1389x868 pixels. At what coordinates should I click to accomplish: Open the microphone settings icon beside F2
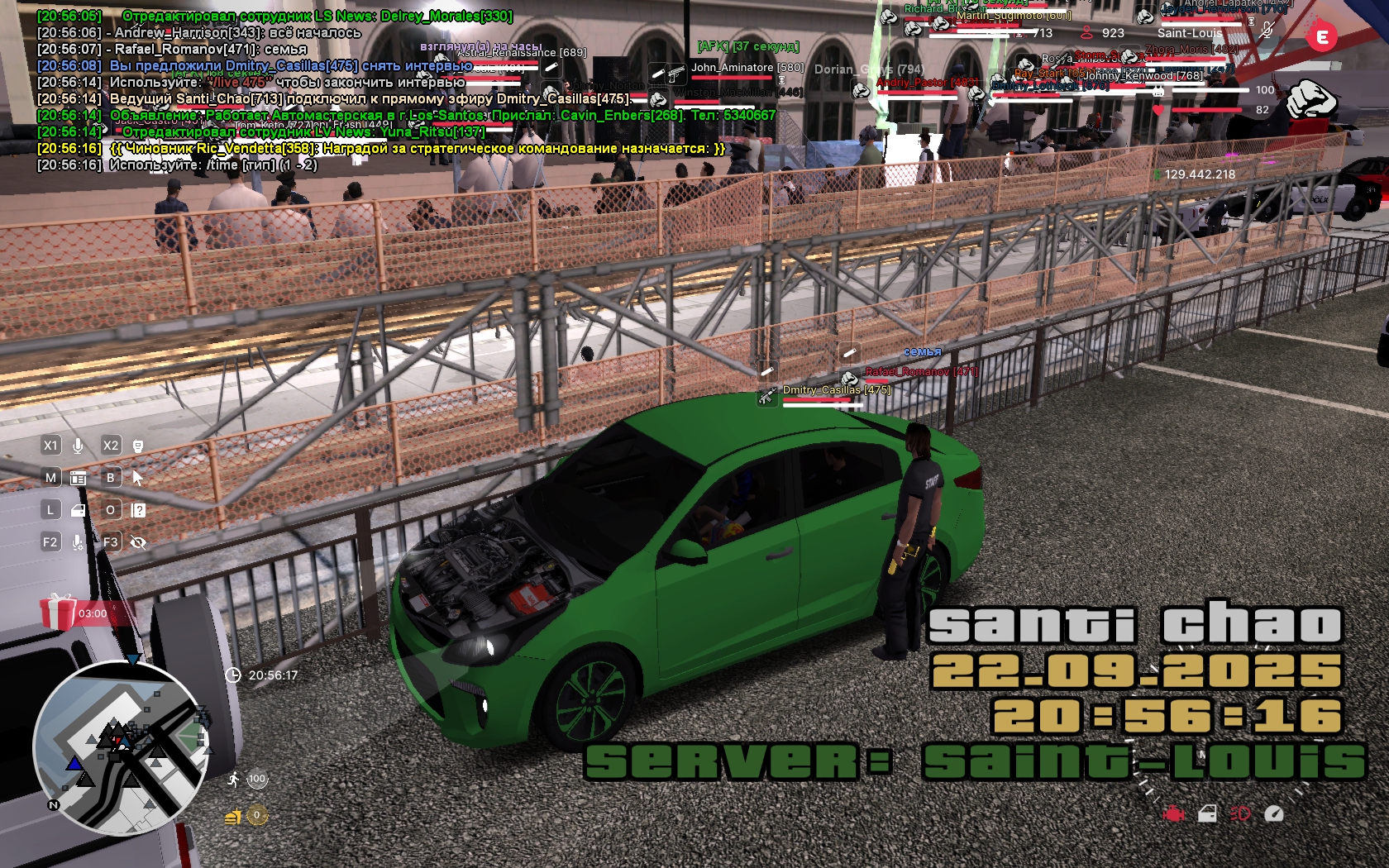[x=78, y=542]
